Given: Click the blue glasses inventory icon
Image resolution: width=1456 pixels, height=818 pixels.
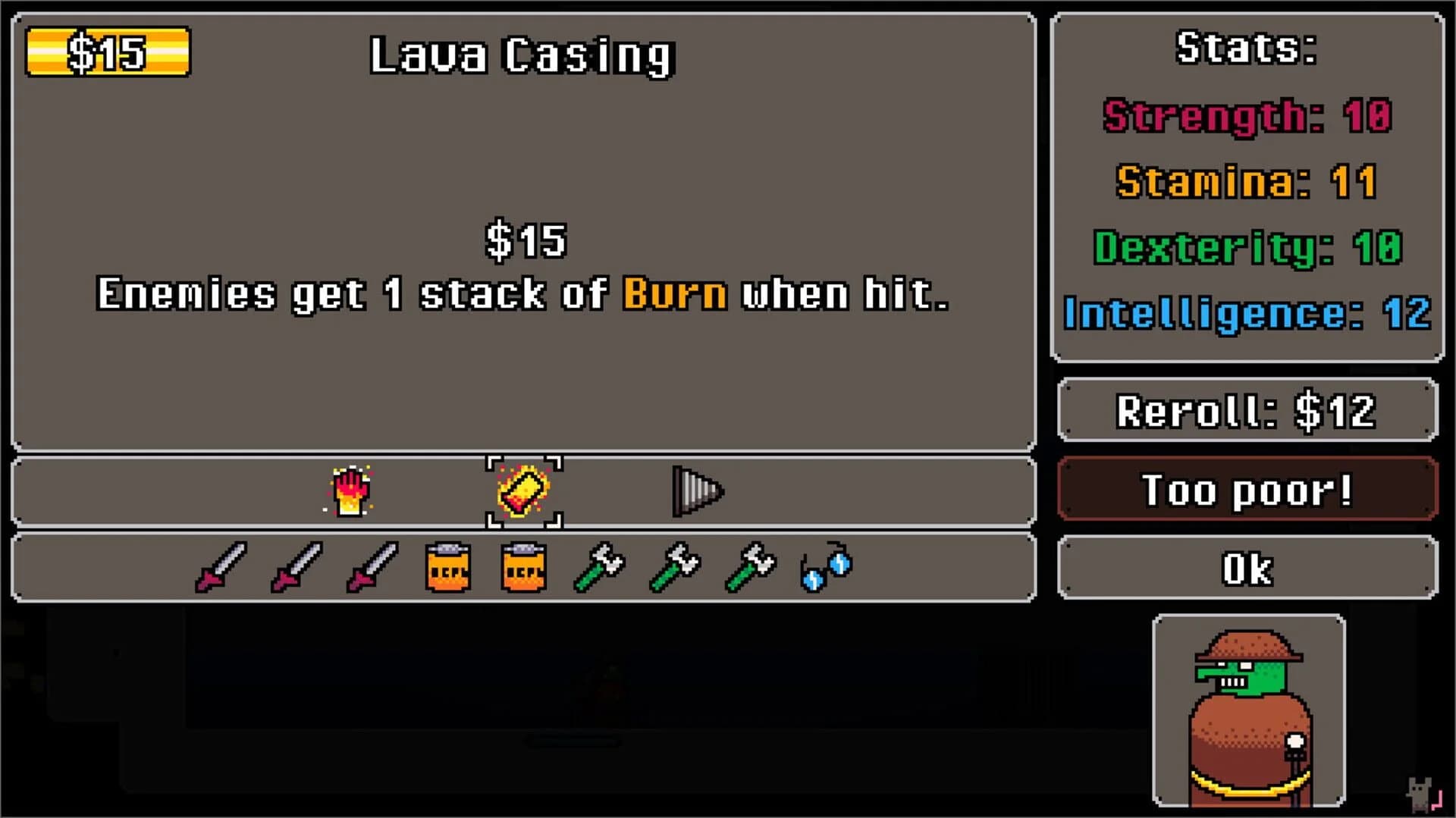Looking at the screenshot, I should (x=827, y=566).
